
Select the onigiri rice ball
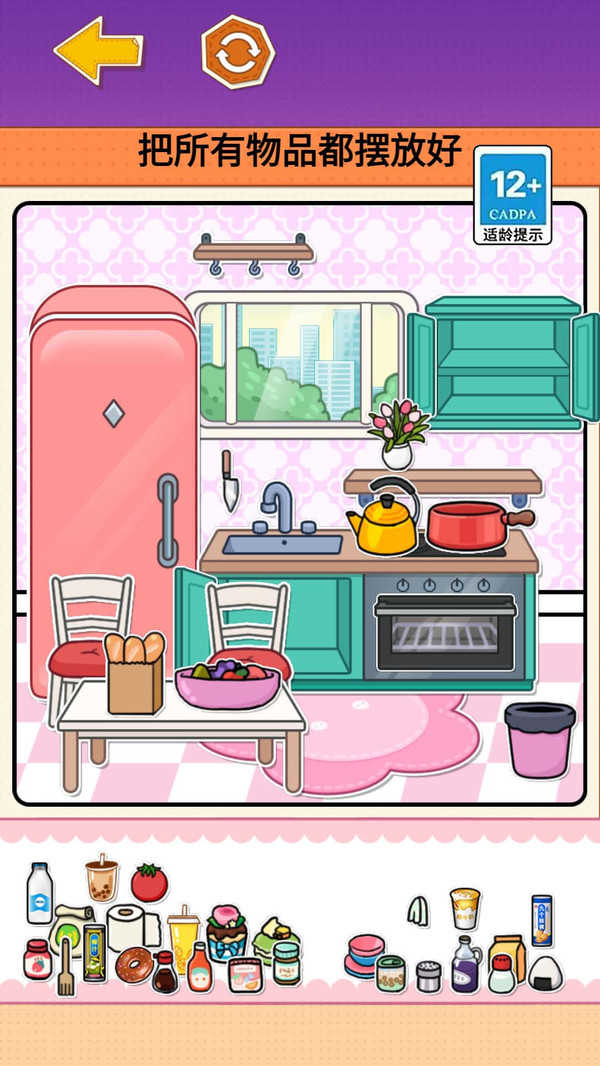(x=545, y=972)
